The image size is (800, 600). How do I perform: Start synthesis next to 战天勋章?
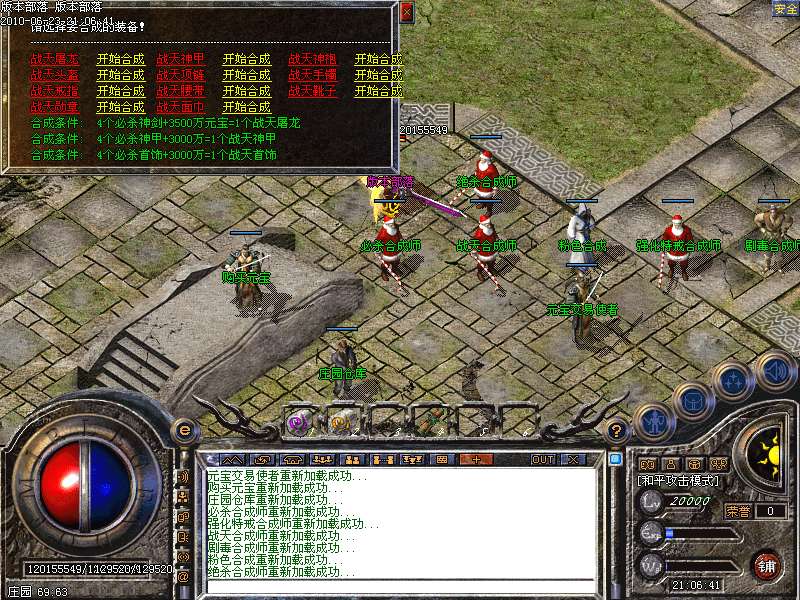point(120,107)
